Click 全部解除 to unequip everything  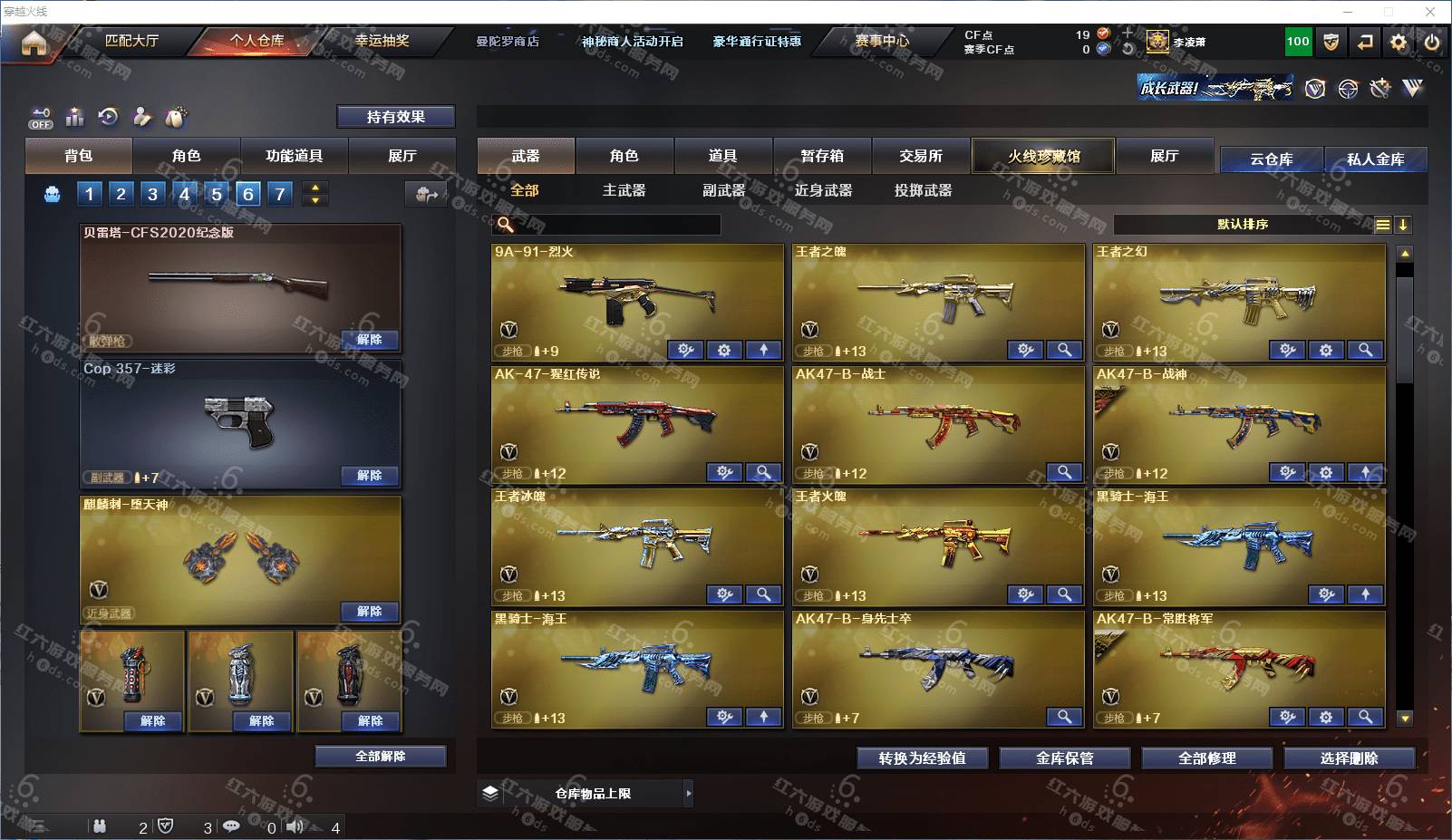381,757
